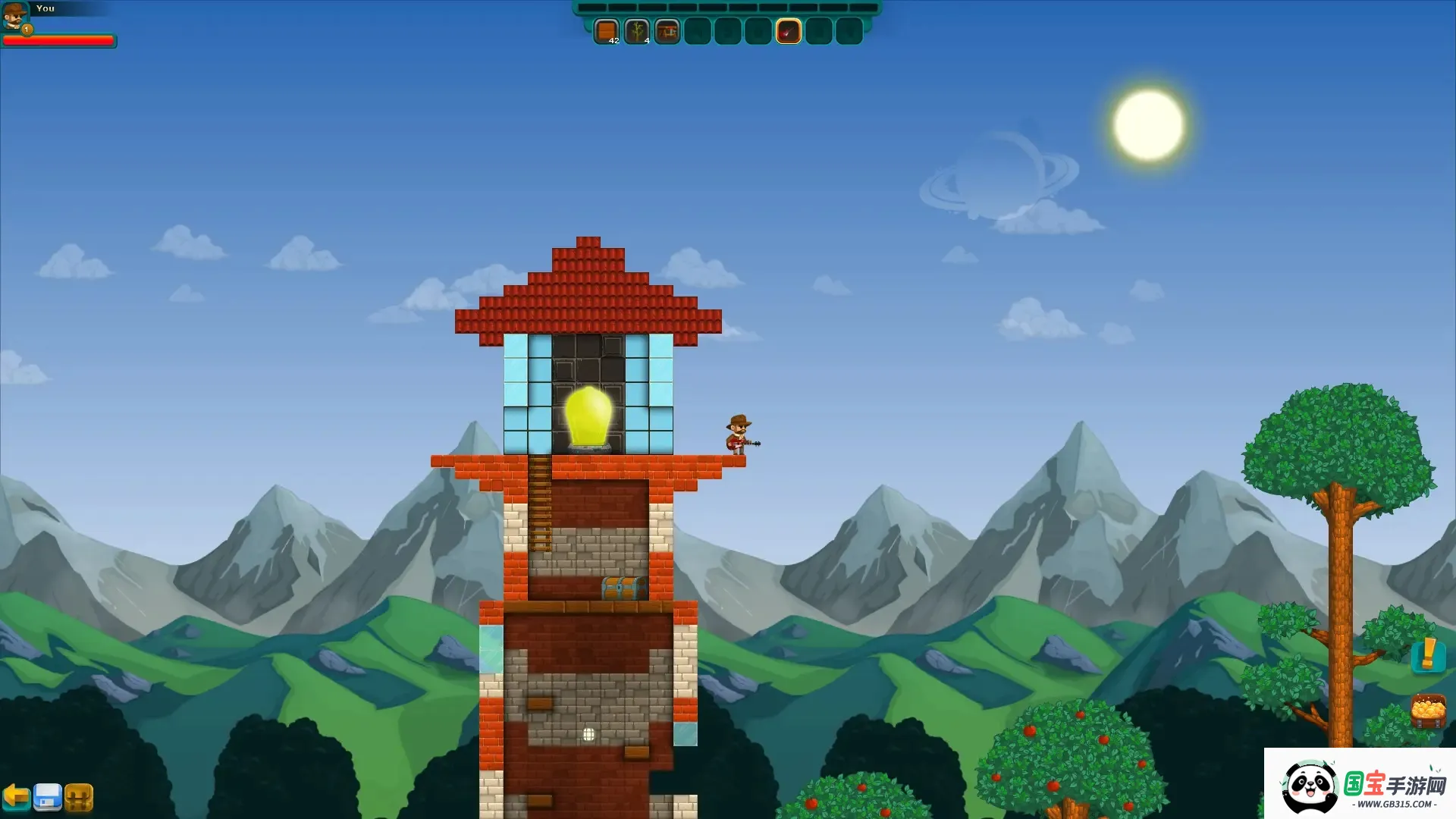Pick the highlighted red guitar slot
1456x819 pixels.
click(788, 31)
